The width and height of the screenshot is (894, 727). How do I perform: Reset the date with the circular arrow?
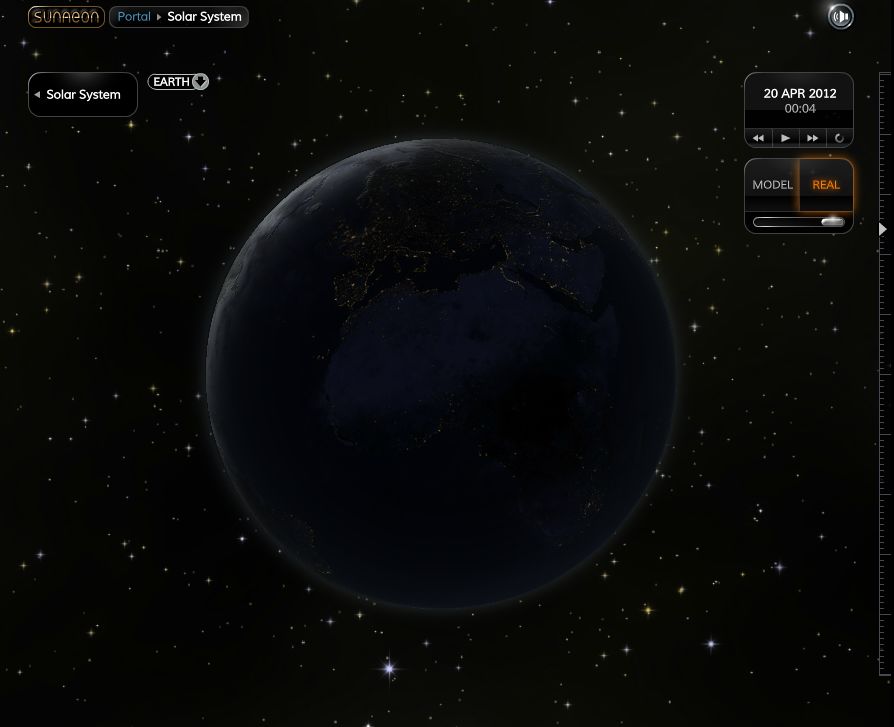pos(839,138)
